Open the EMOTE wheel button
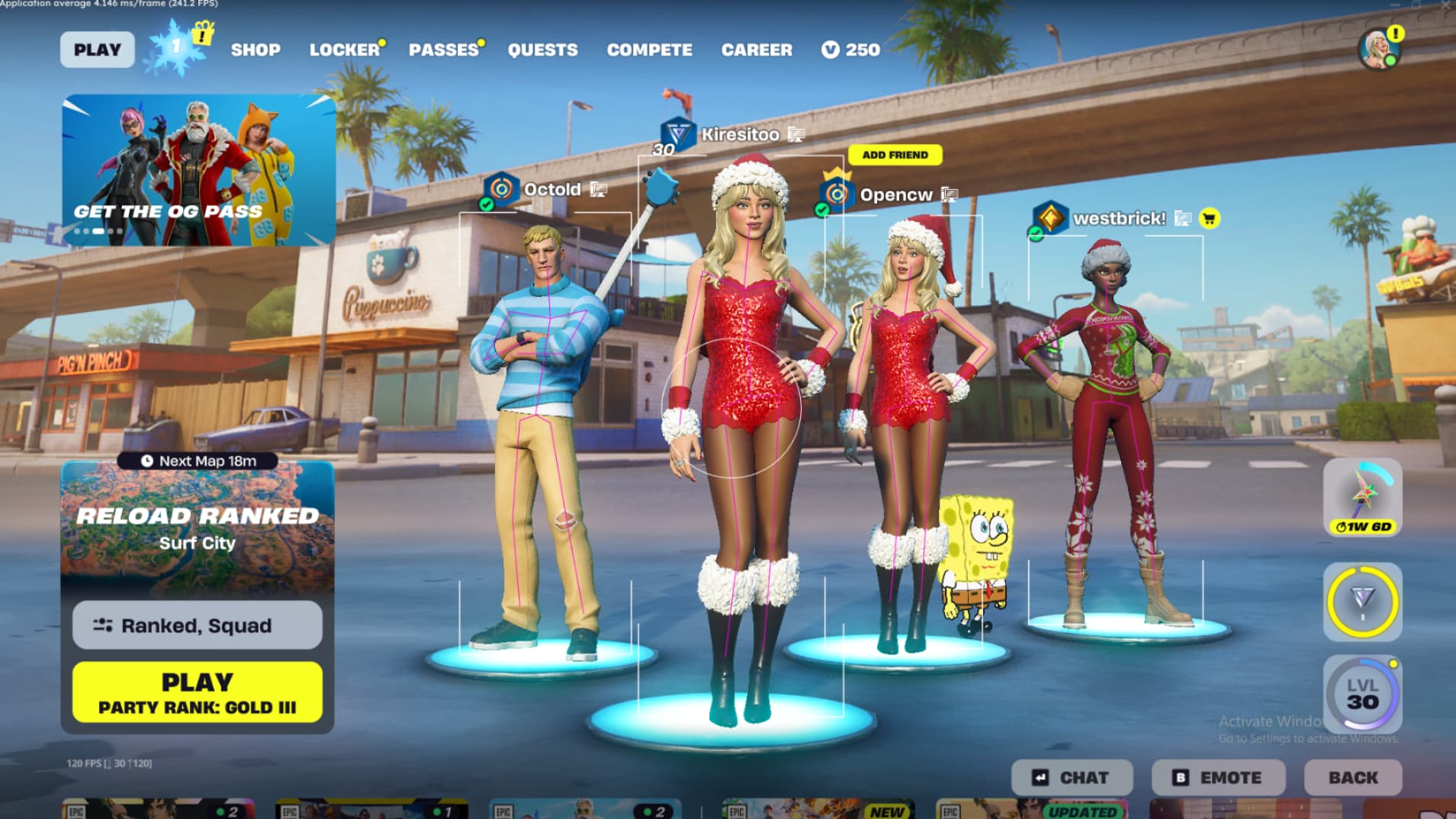The width and height of the screenshot is (1456, 819). click(1217, 778)
